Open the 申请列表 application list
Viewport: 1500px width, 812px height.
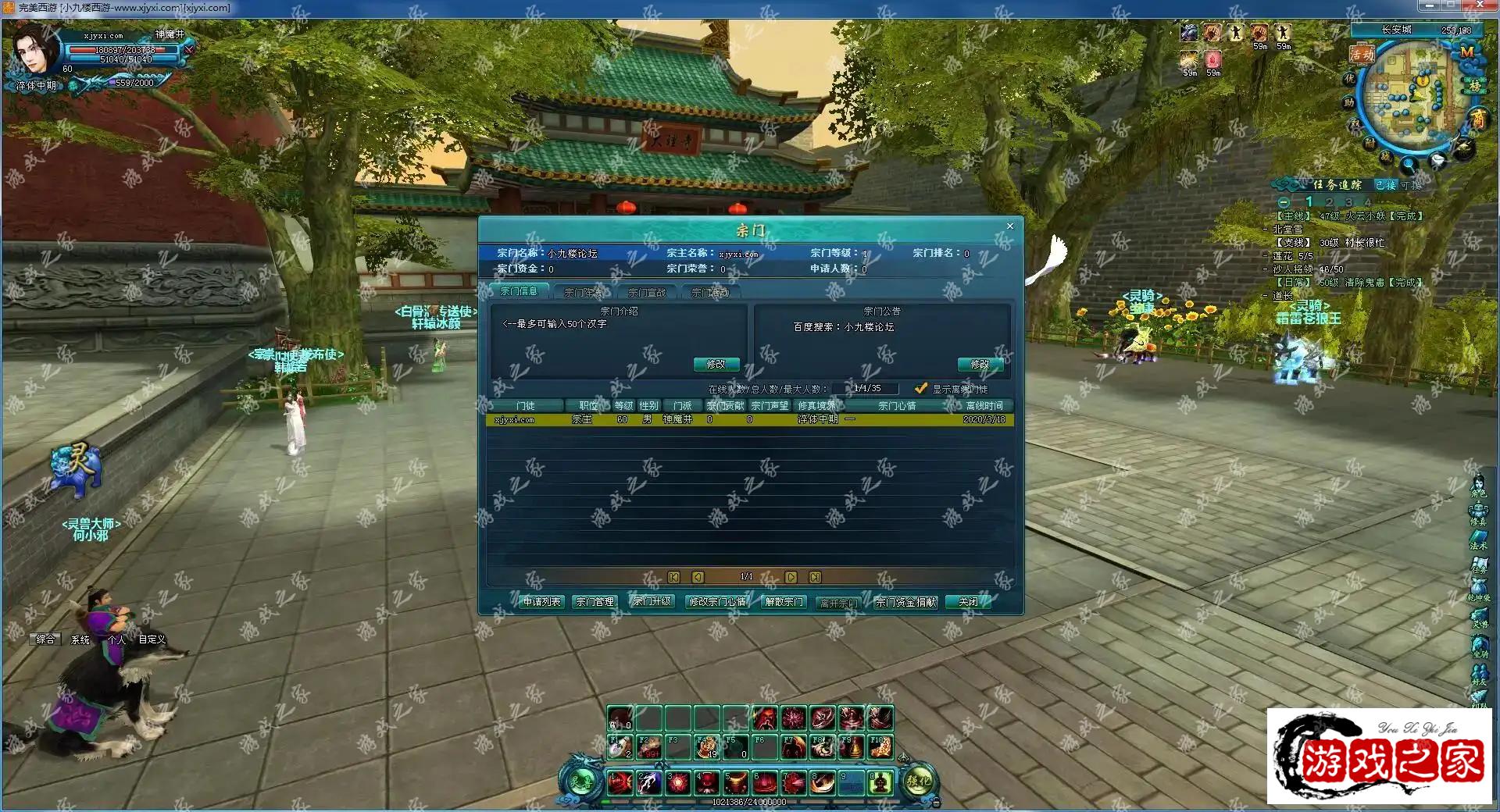coord(541,602)
